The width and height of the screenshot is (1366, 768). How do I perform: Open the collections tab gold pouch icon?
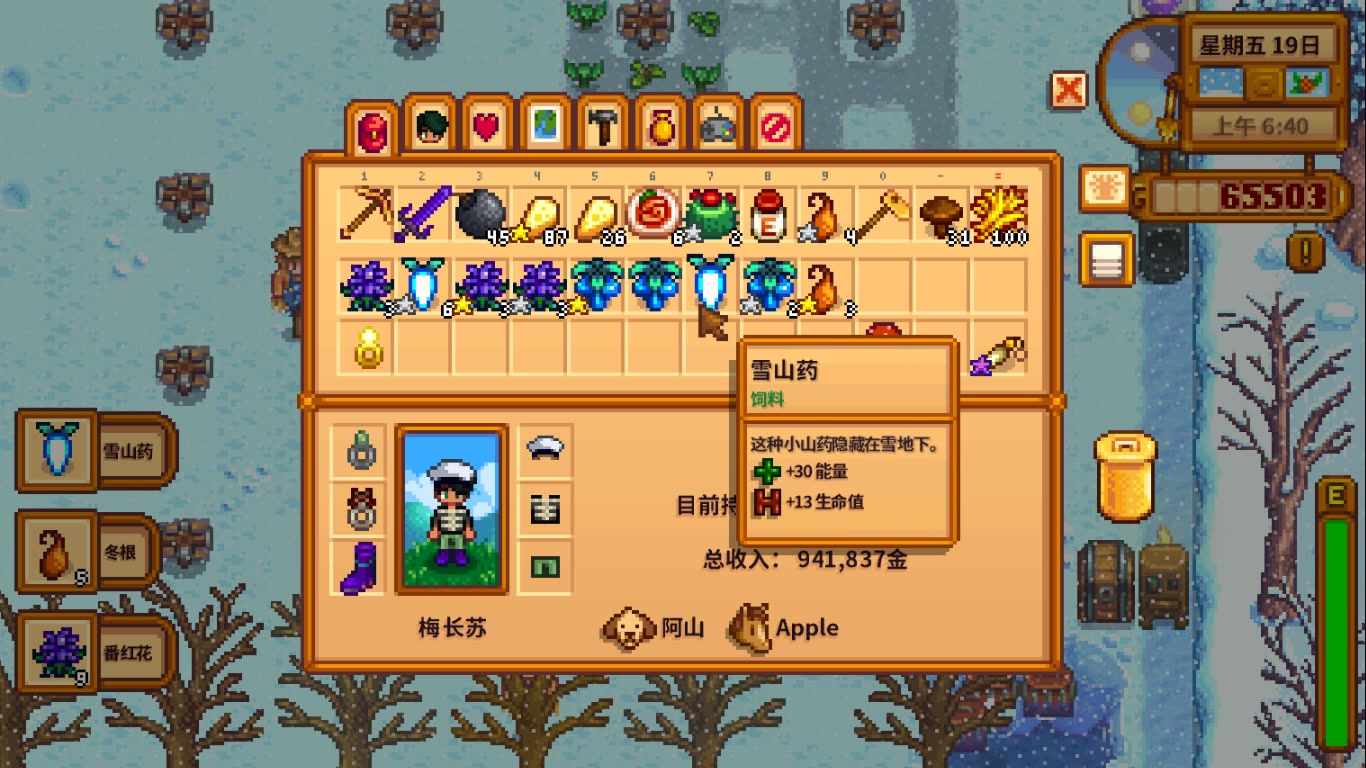click(658, 125)
